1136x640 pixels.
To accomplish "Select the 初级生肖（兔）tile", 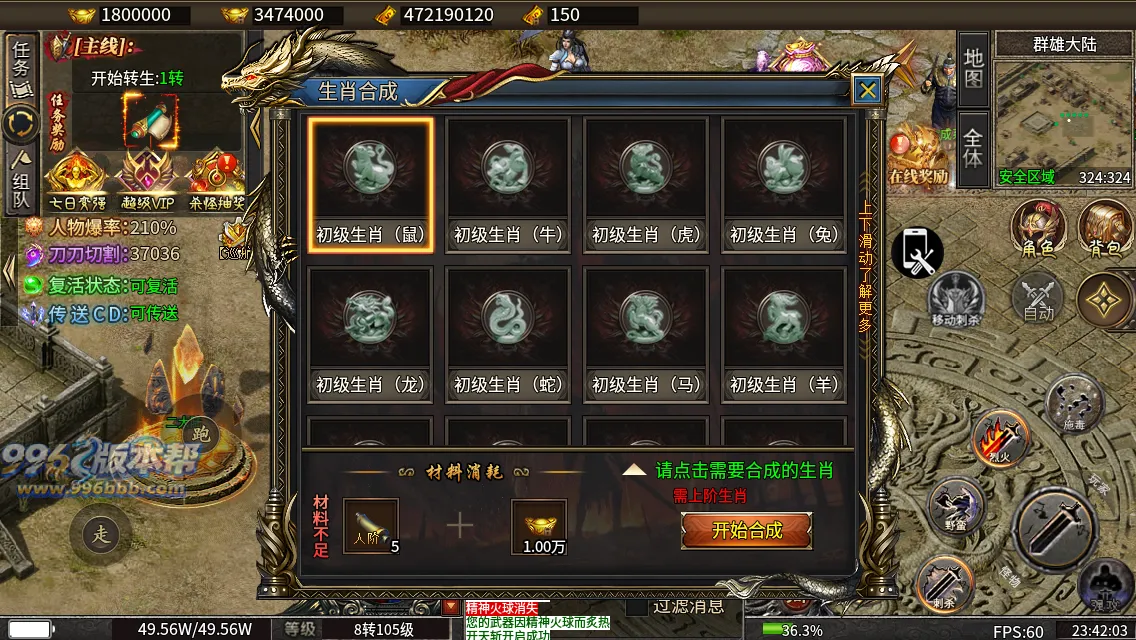I will [784, 185].
